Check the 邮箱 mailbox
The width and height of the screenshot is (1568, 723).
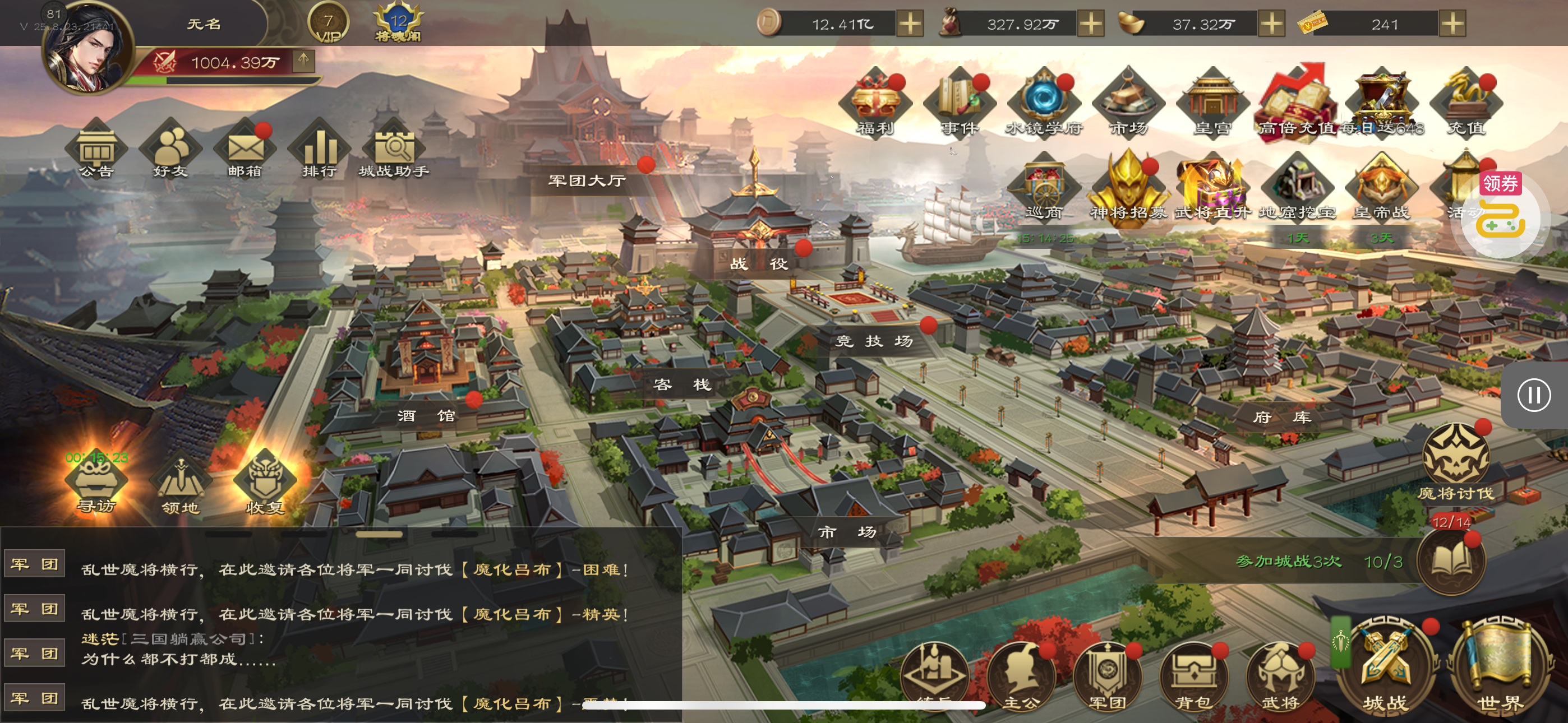coord(245,151)
